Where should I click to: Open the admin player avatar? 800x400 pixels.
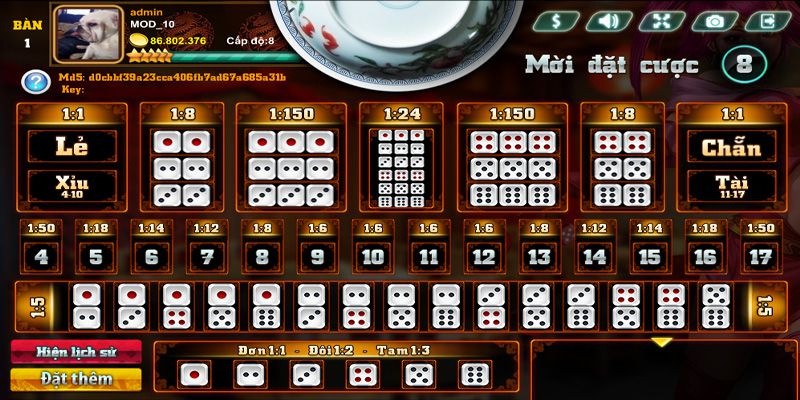point(86,37)
